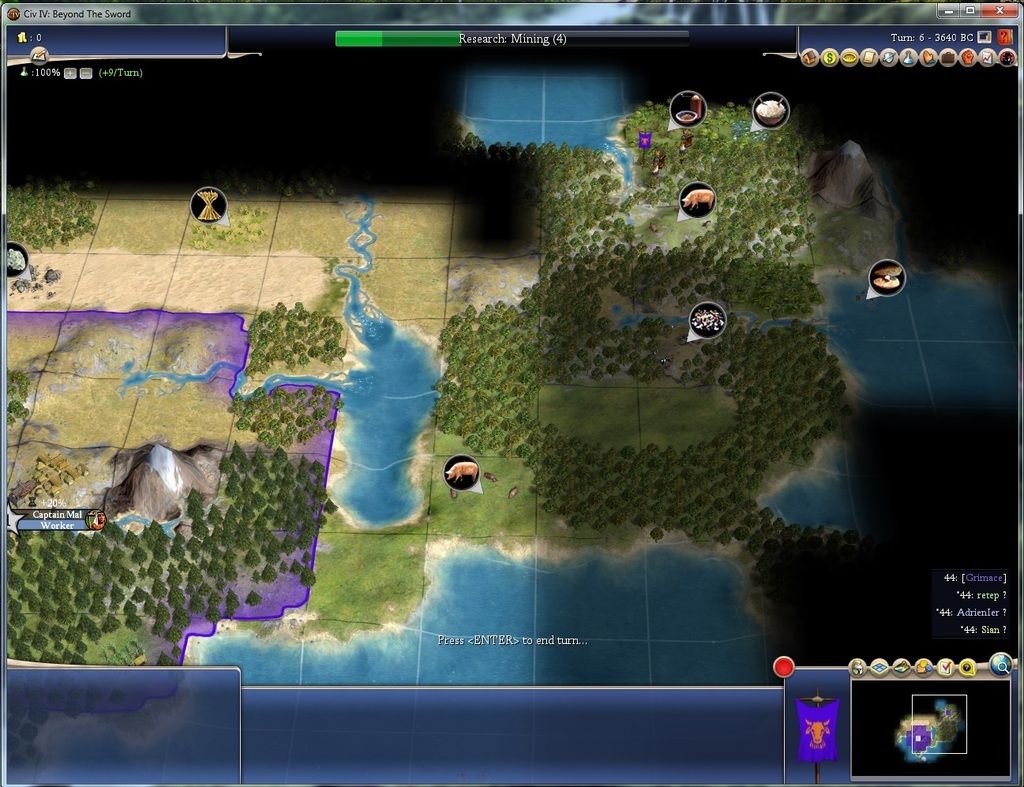
Task: Click the red end turn button
Action: point(783,667)
